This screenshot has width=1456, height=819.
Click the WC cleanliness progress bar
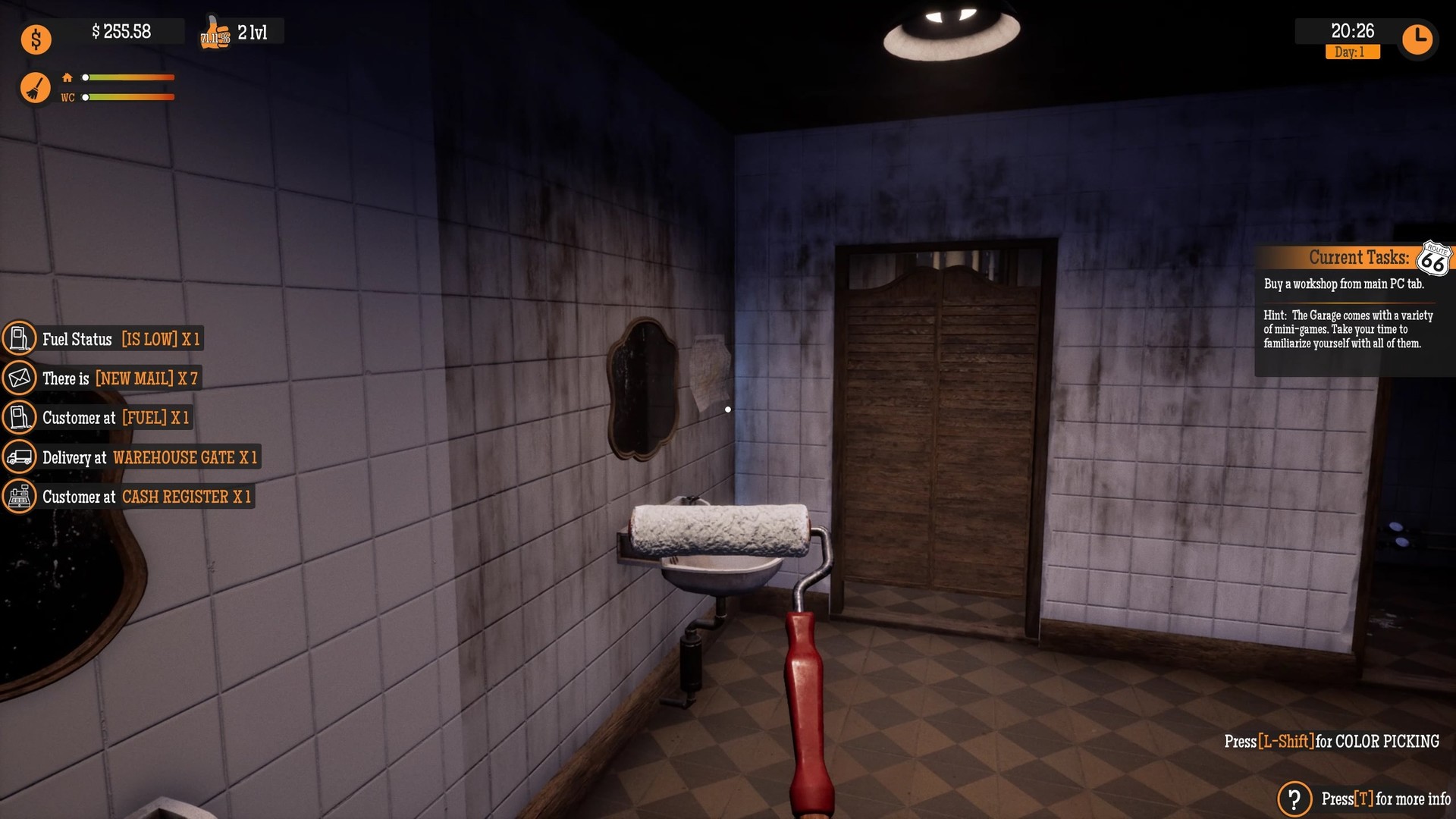[x=129, y=97]
